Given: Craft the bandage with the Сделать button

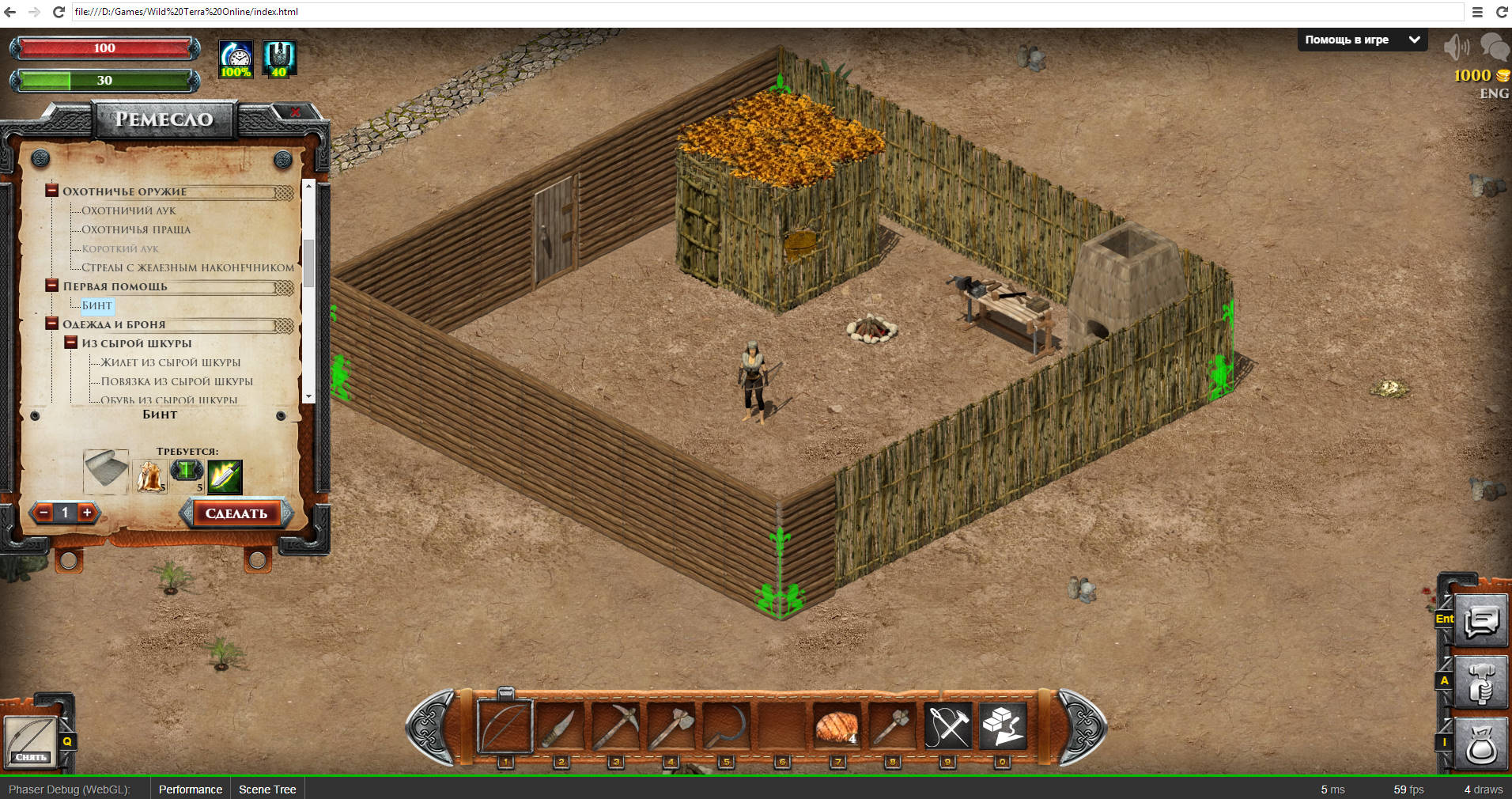Looking at the screenshot, I should (236, 513).
